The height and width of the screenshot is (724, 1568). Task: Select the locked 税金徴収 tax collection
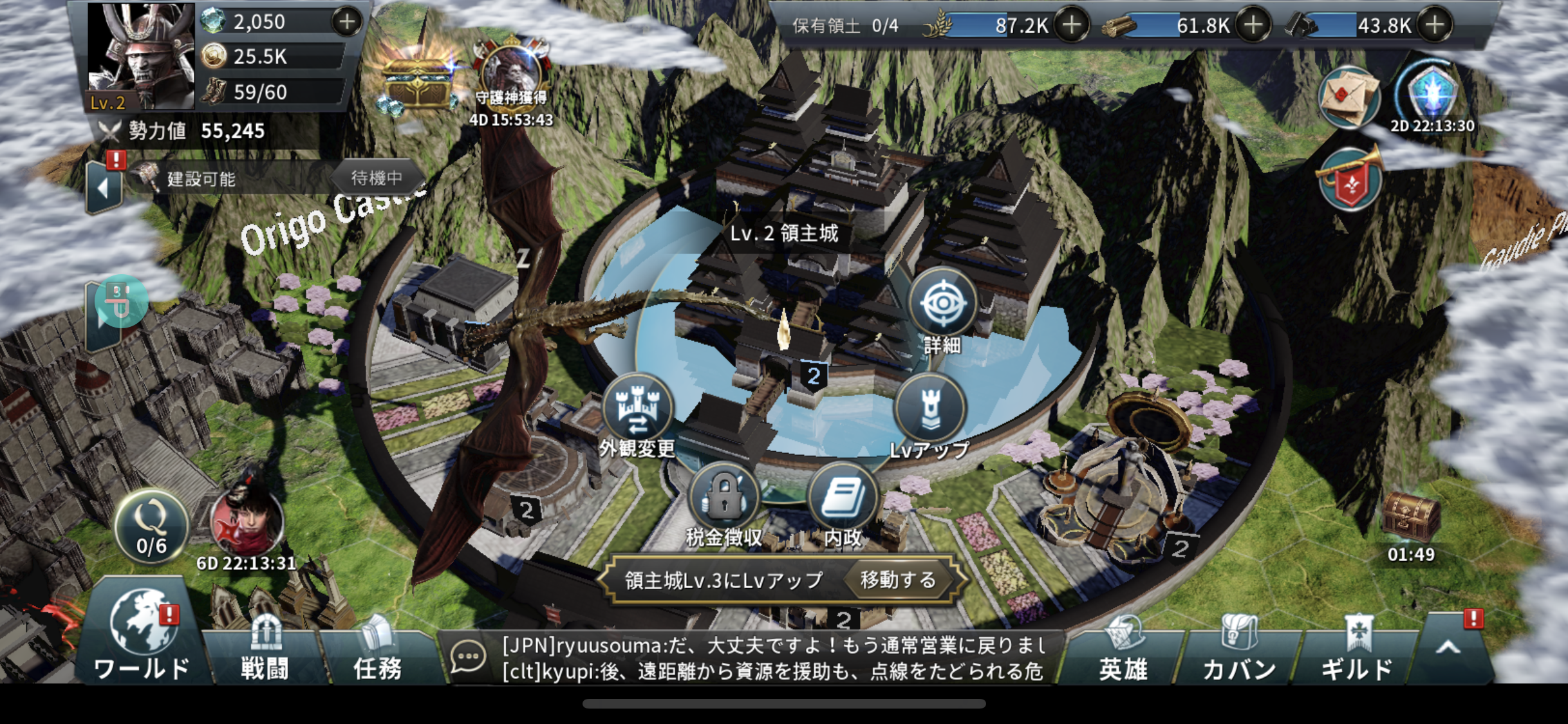tap(724, 498)
